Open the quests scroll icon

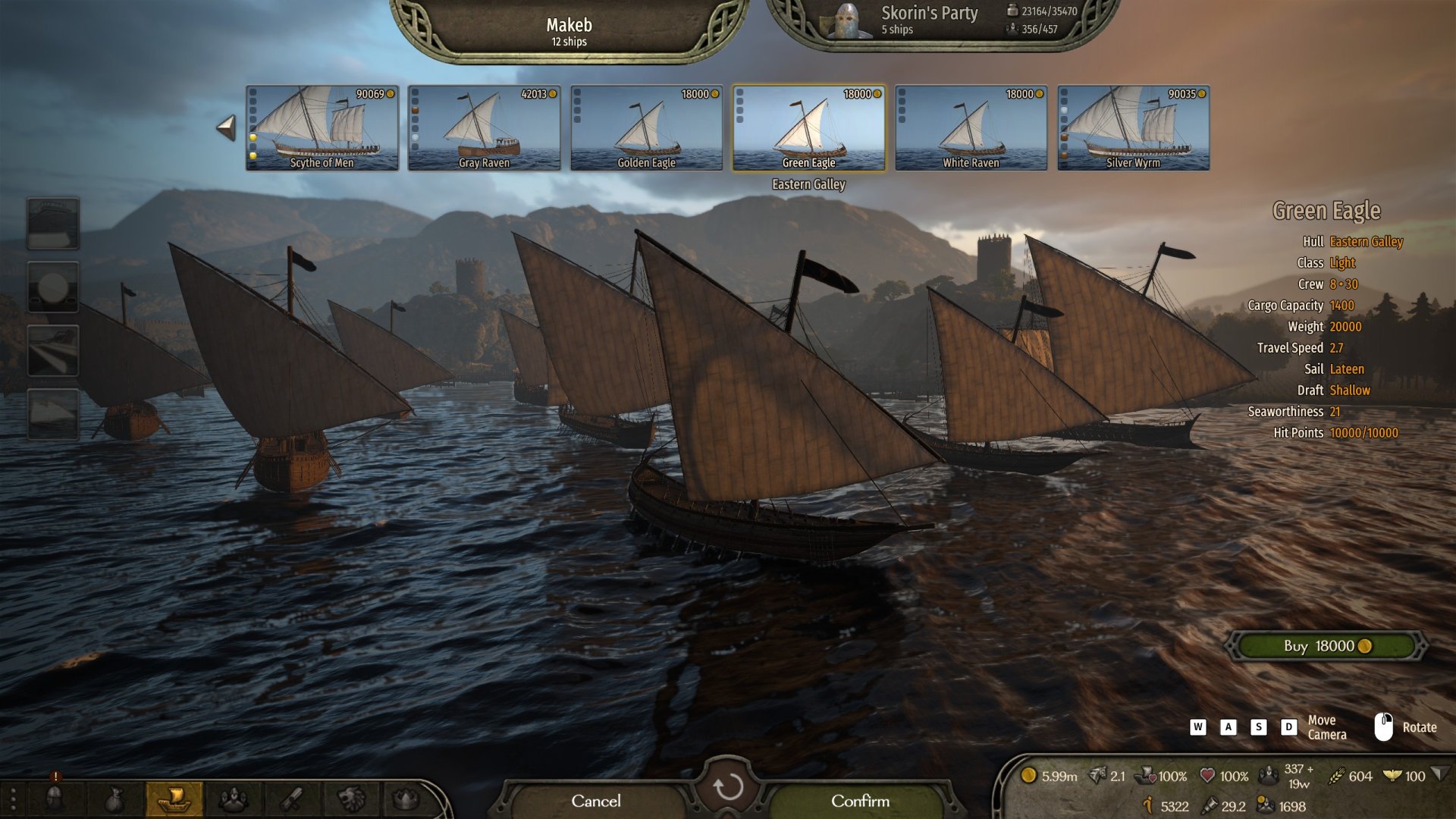tap(292, 799)
